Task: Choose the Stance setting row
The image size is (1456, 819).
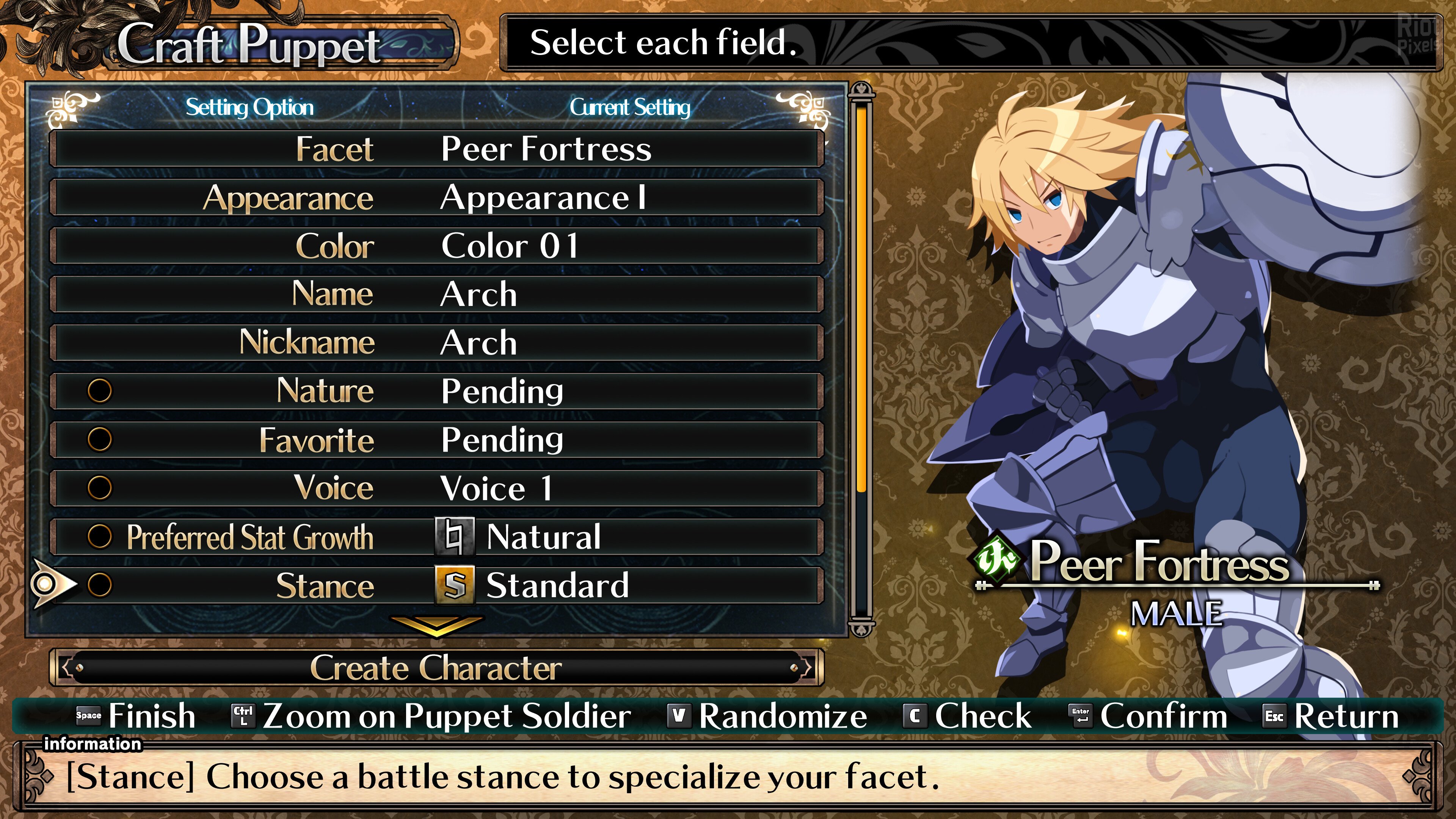Action: point(436,585)
